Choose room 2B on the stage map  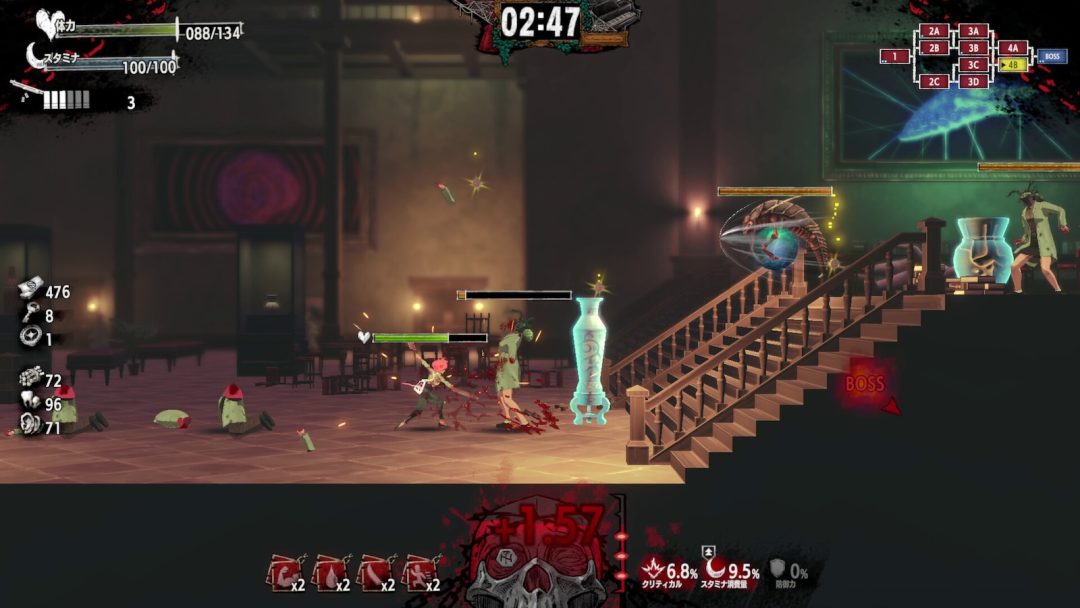pyautogui.click(x=934, y=48)
